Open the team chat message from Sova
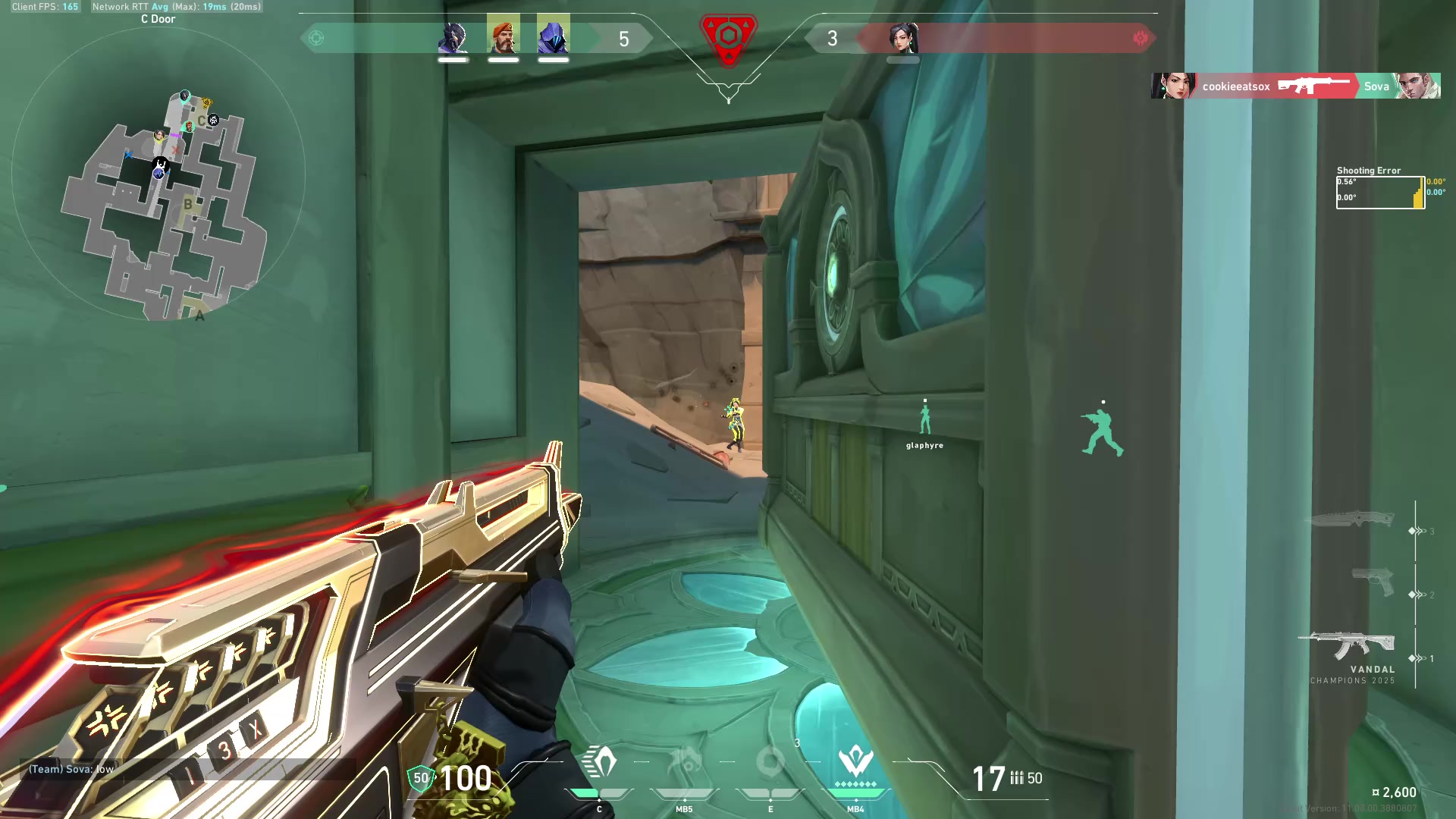 tap(71, 769)
